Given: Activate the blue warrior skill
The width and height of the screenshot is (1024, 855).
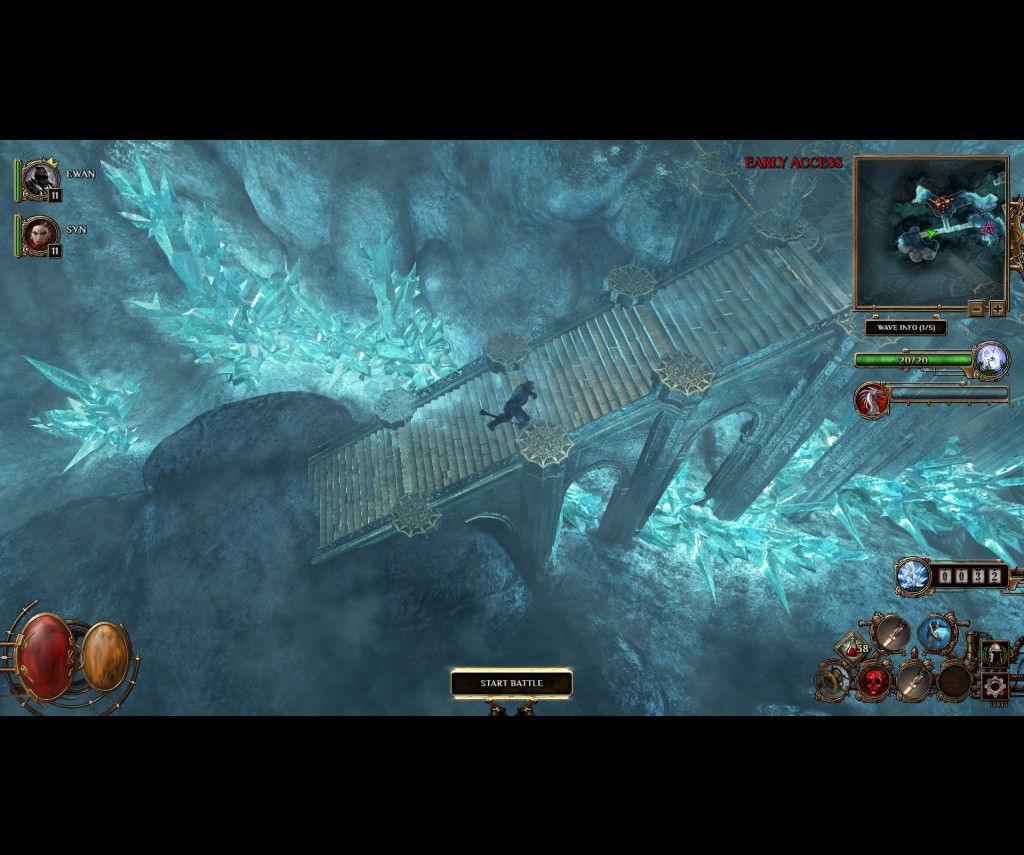Looking at the screenshot, I should pos(936,633).
